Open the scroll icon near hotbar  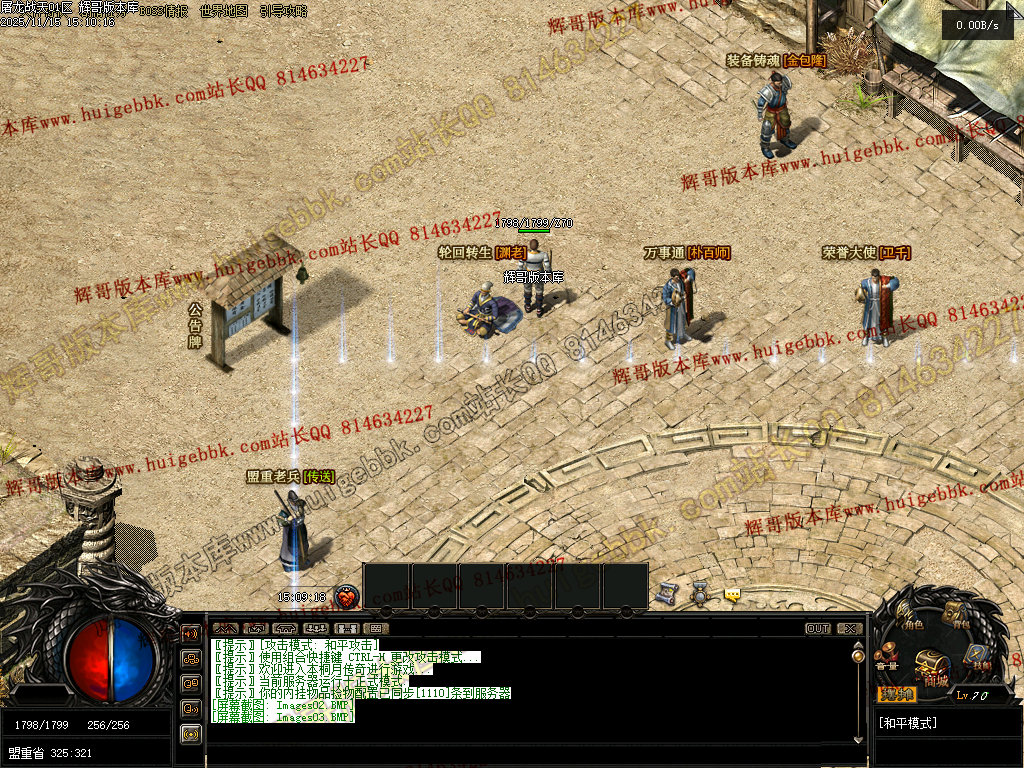[x=667, y=594]
